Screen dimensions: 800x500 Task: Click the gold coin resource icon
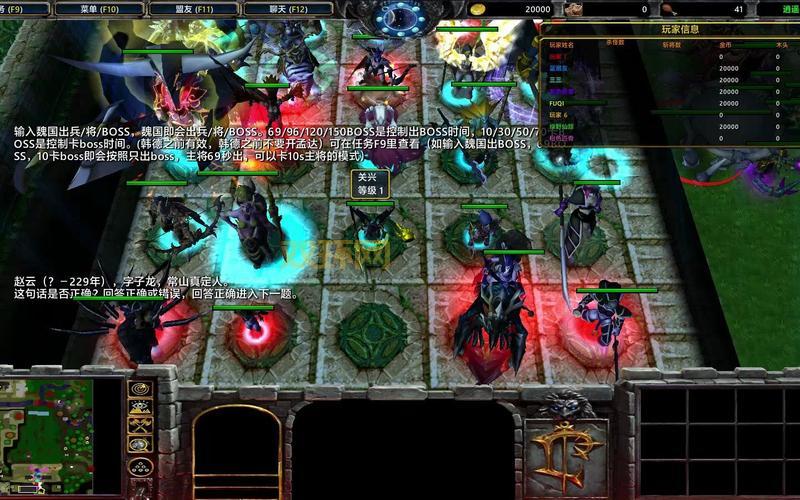478,9
